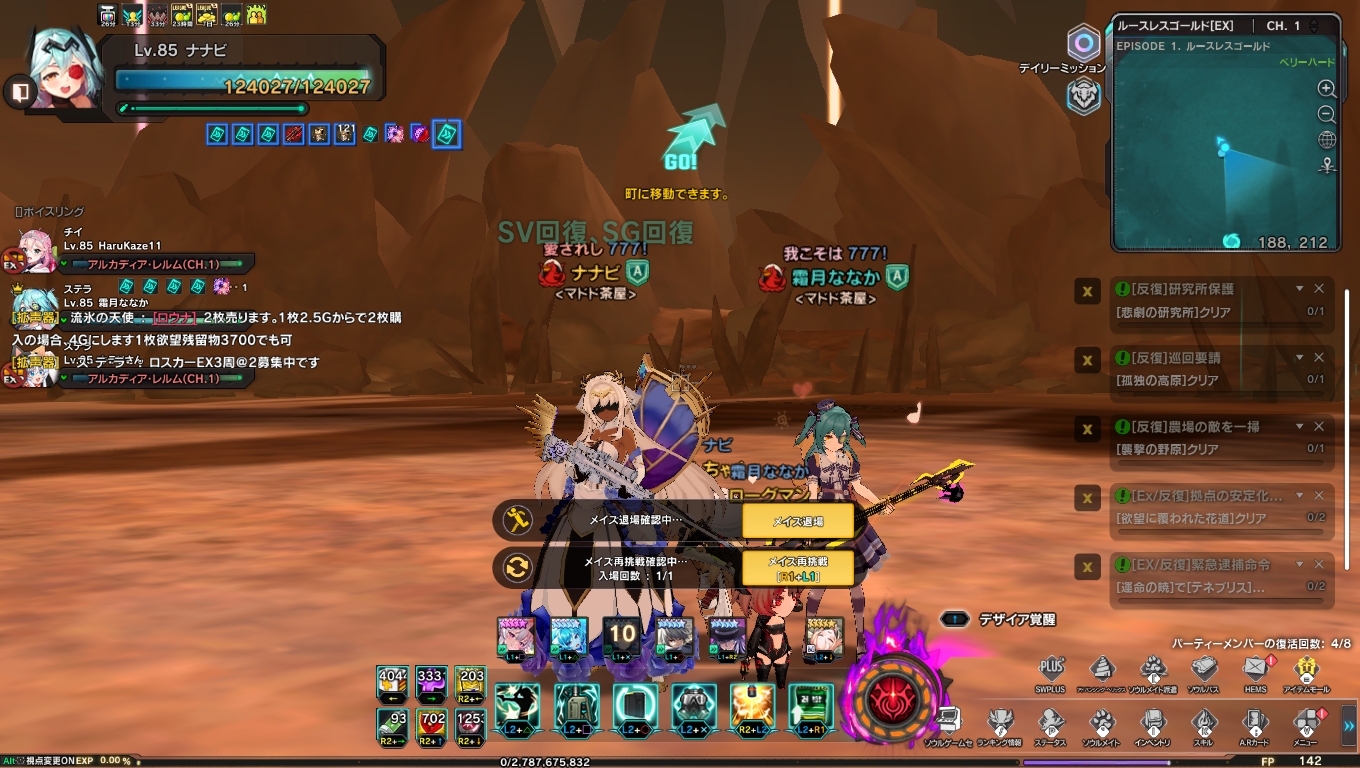Open the アイテムモール item shop
Screen dimensions: 1360x768
1306,669
